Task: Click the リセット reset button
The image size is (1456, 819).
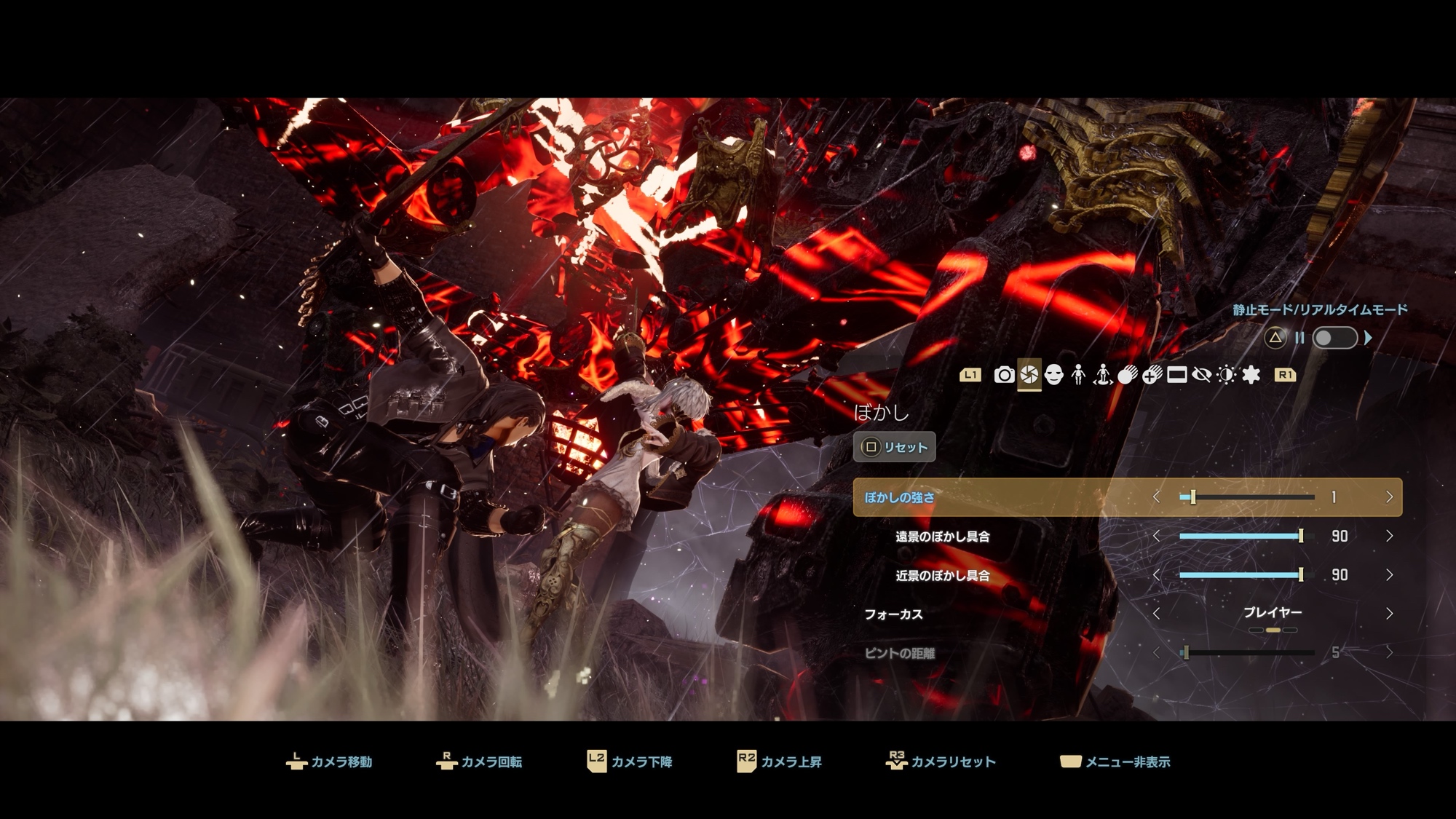Action: pos(895,447)
